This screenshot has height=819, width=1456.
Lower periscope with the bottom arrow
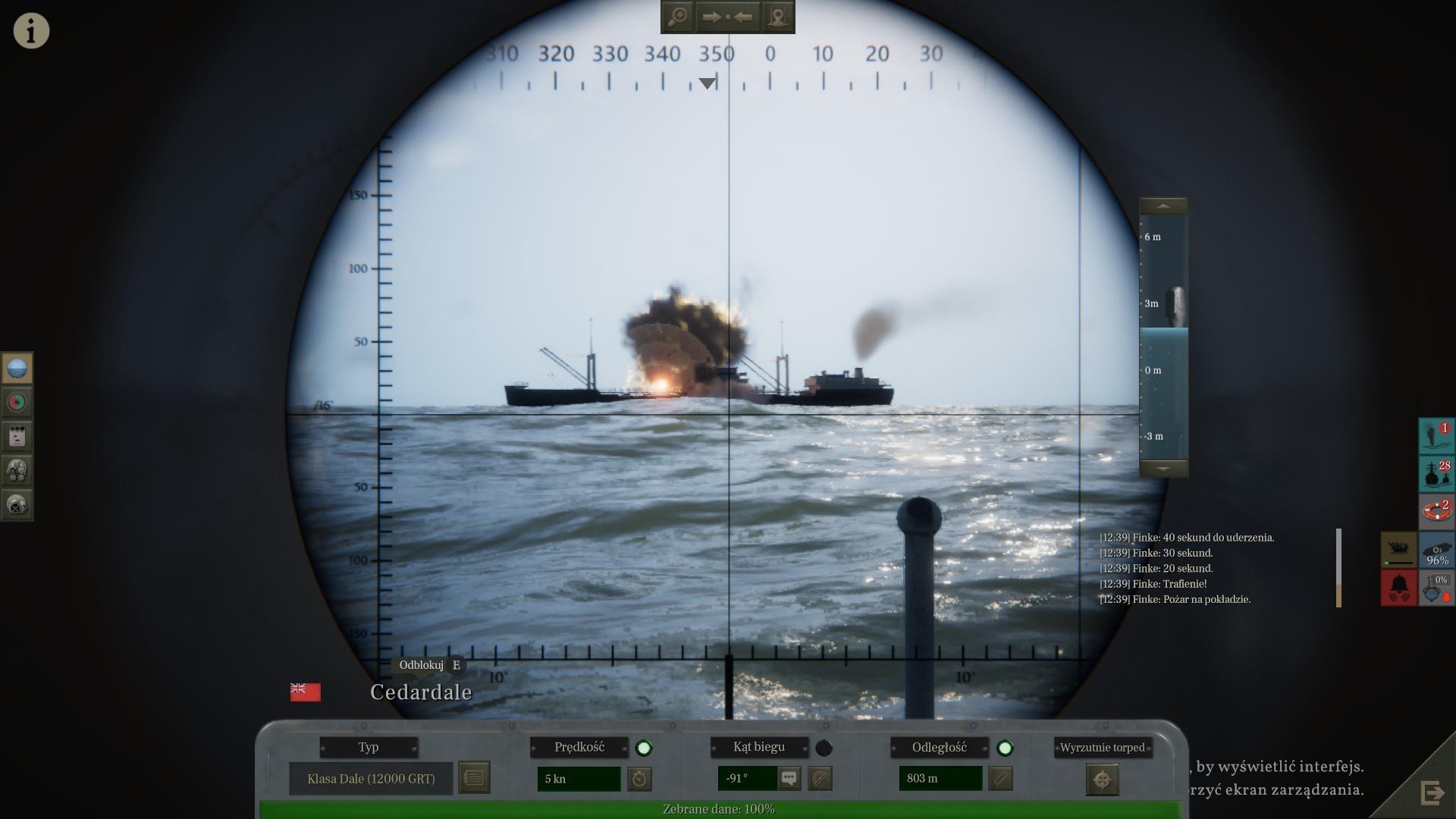[x=1163, y=469]
